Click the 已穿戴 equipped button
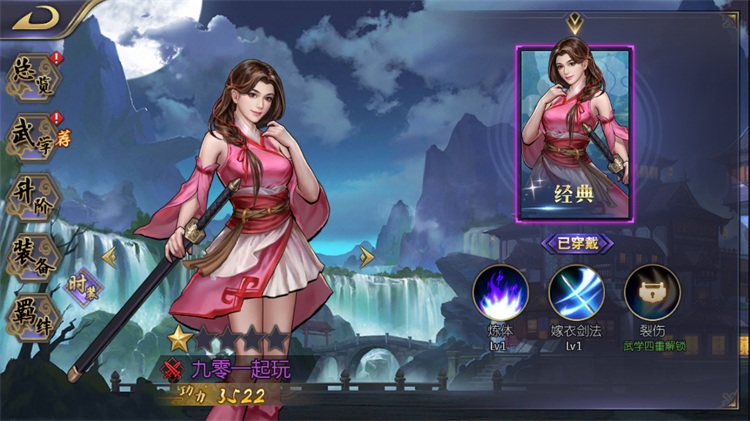Viewport: 750px width, 421px height. click(576, 243)
